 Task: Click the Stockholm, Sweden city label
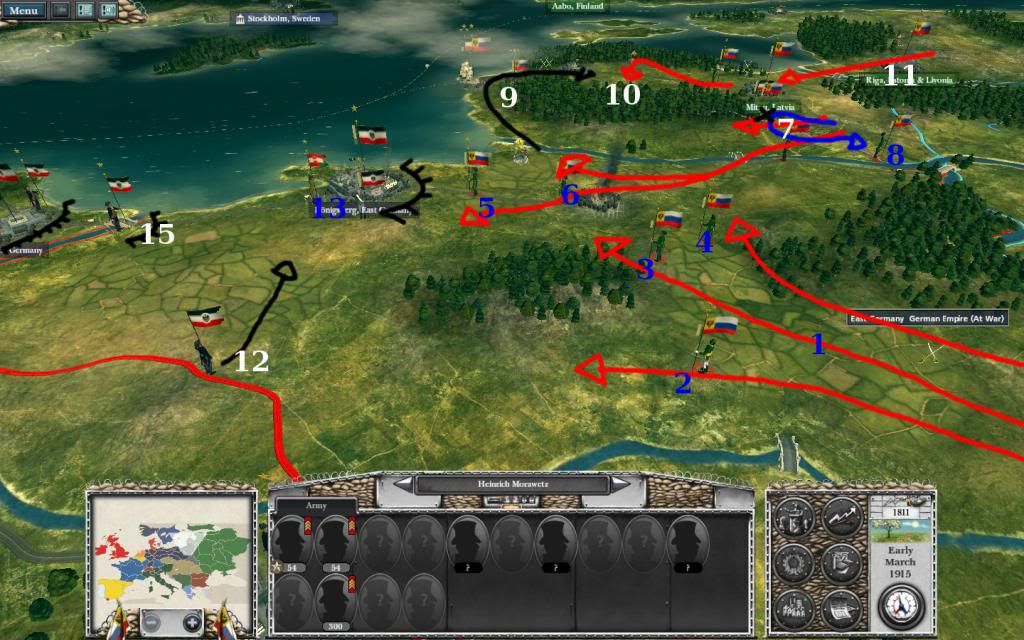click(284, 18)
